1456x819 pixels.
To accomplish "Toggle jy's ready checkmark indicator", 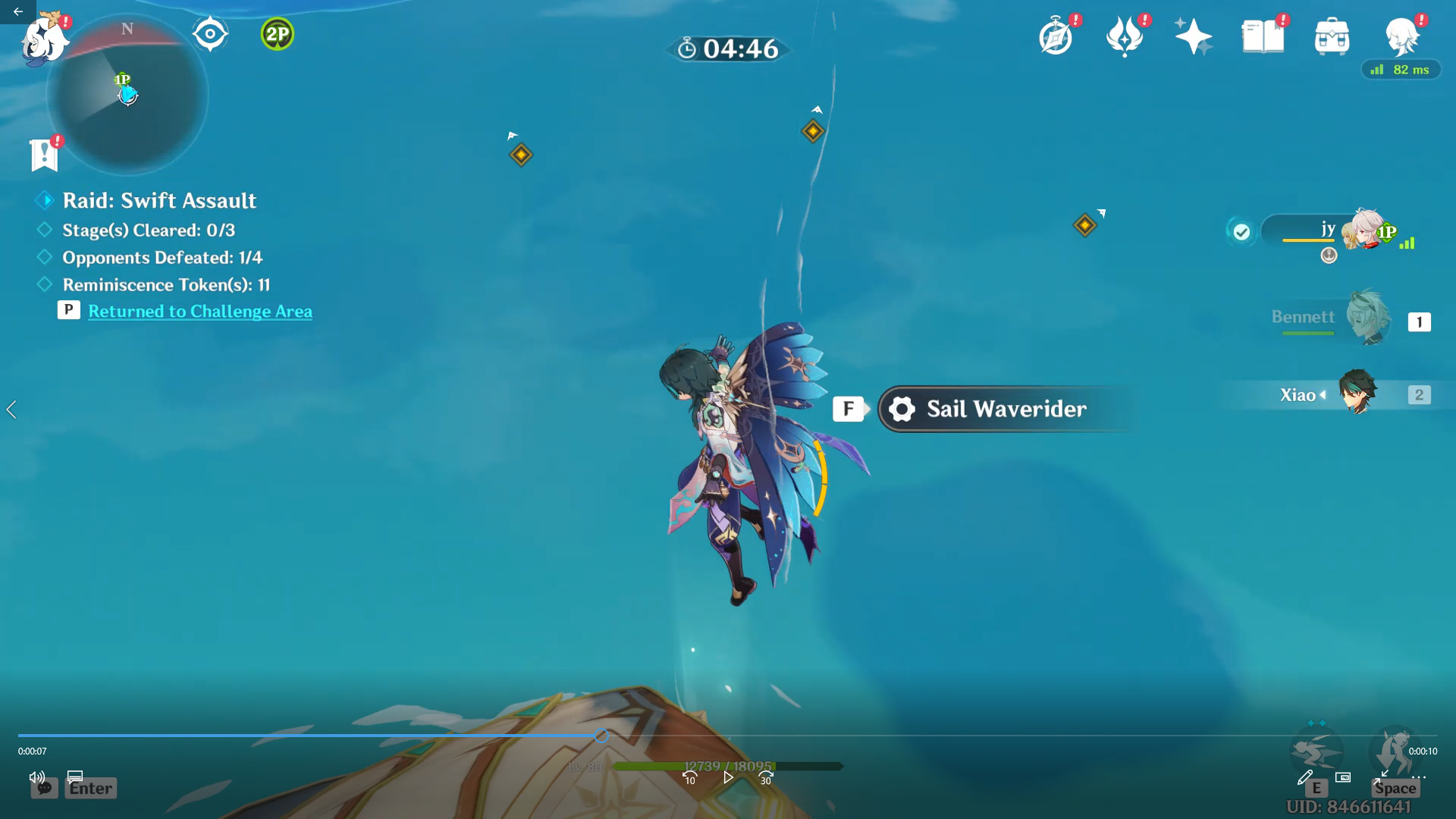I will [x=1241, y=232].
